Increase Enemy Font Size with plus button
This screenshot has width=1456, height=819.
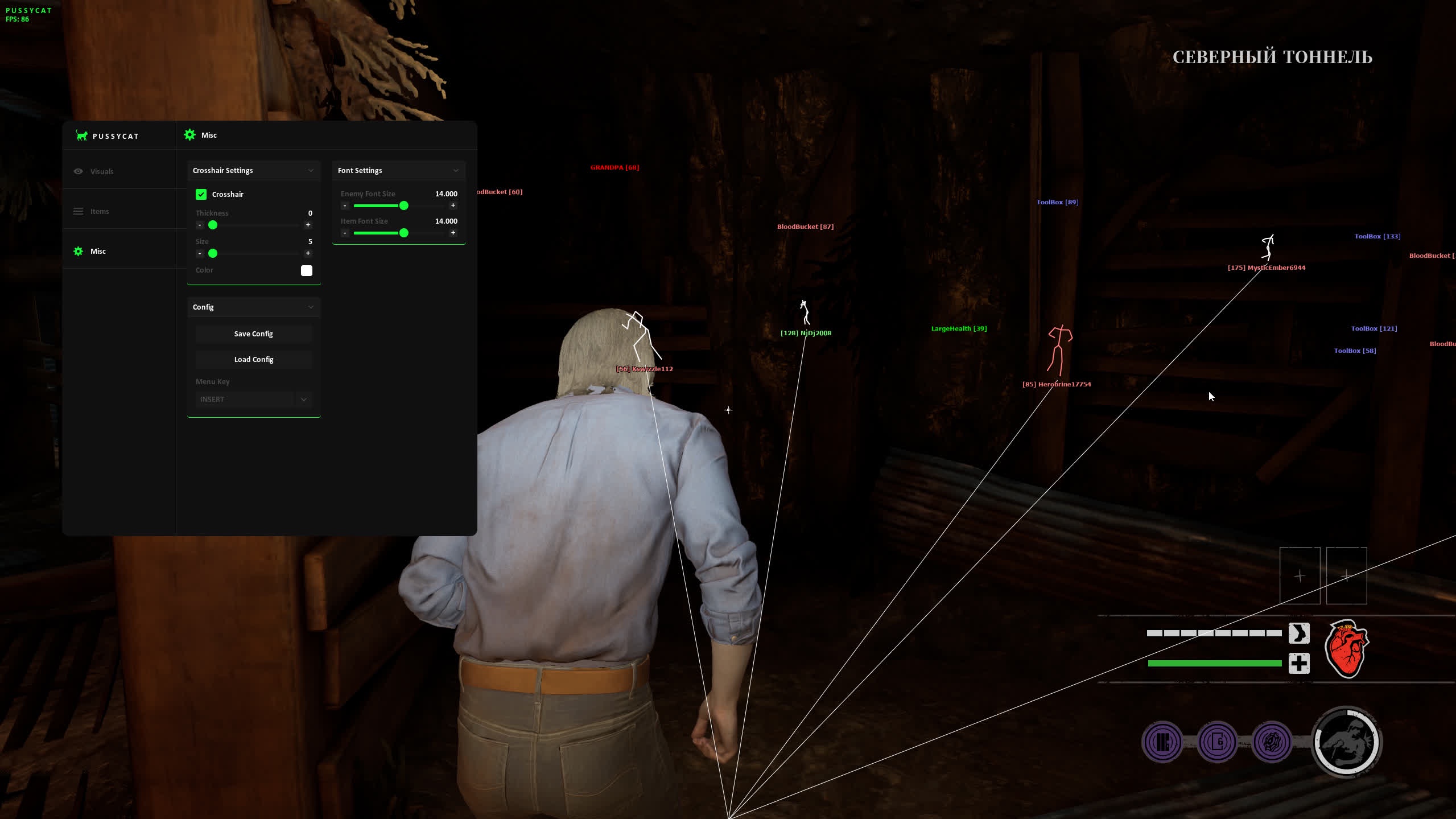point(453,205)
